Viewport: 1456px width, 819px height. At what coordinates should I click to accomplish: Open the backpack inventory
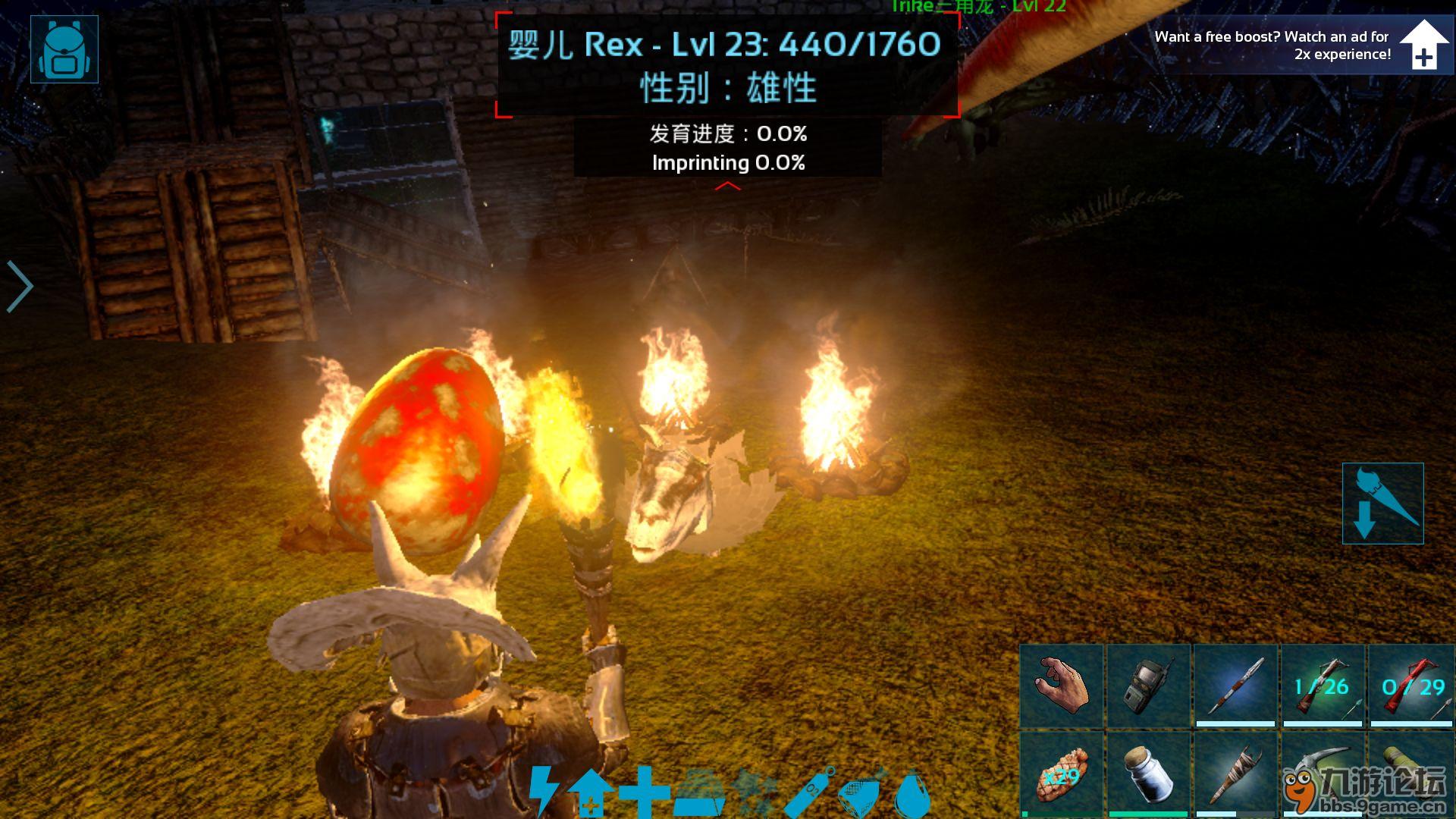tap(64, 49)
